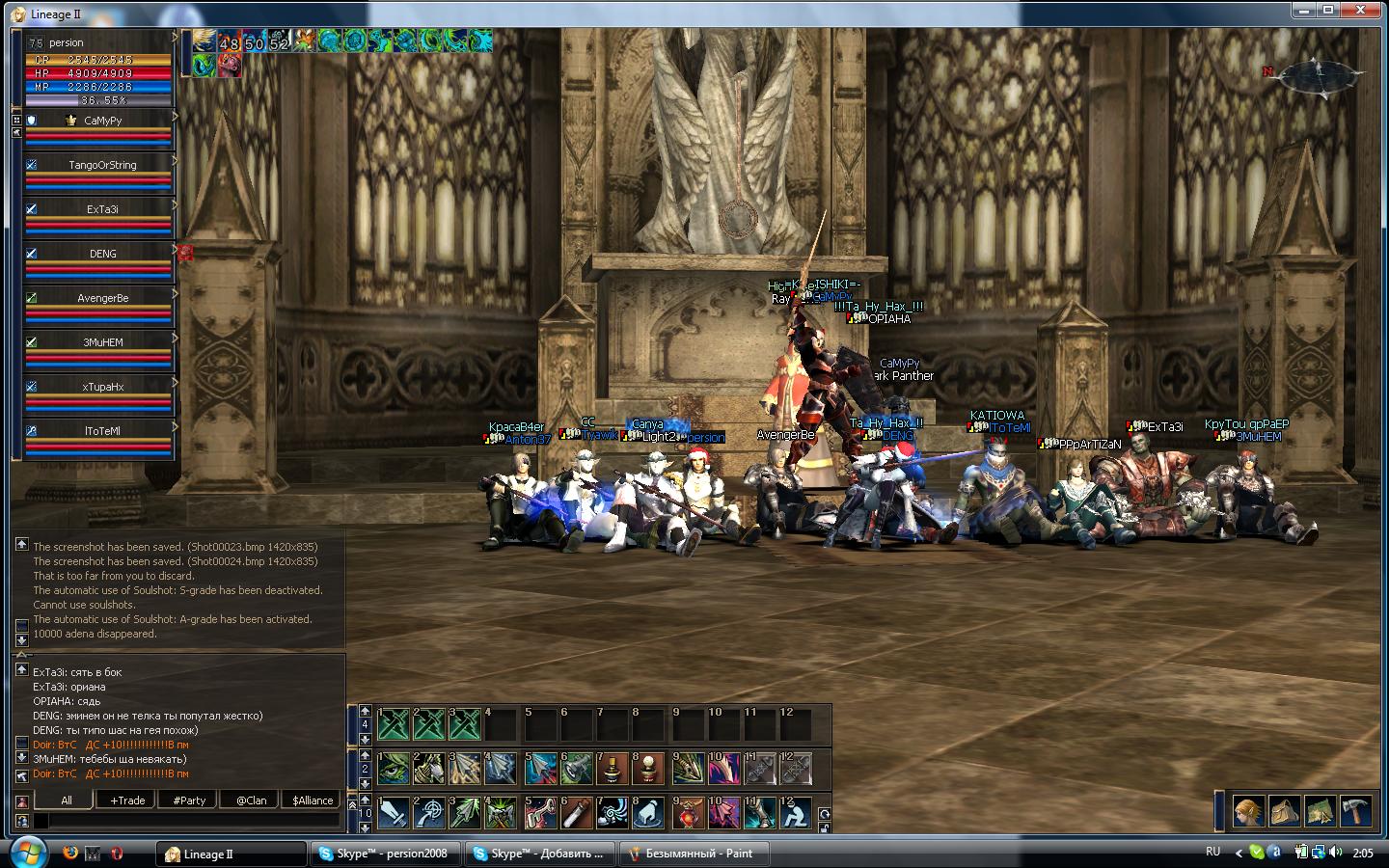Activate the green eye skill icon
The image size is (1389, 868).
coord(394,769)
